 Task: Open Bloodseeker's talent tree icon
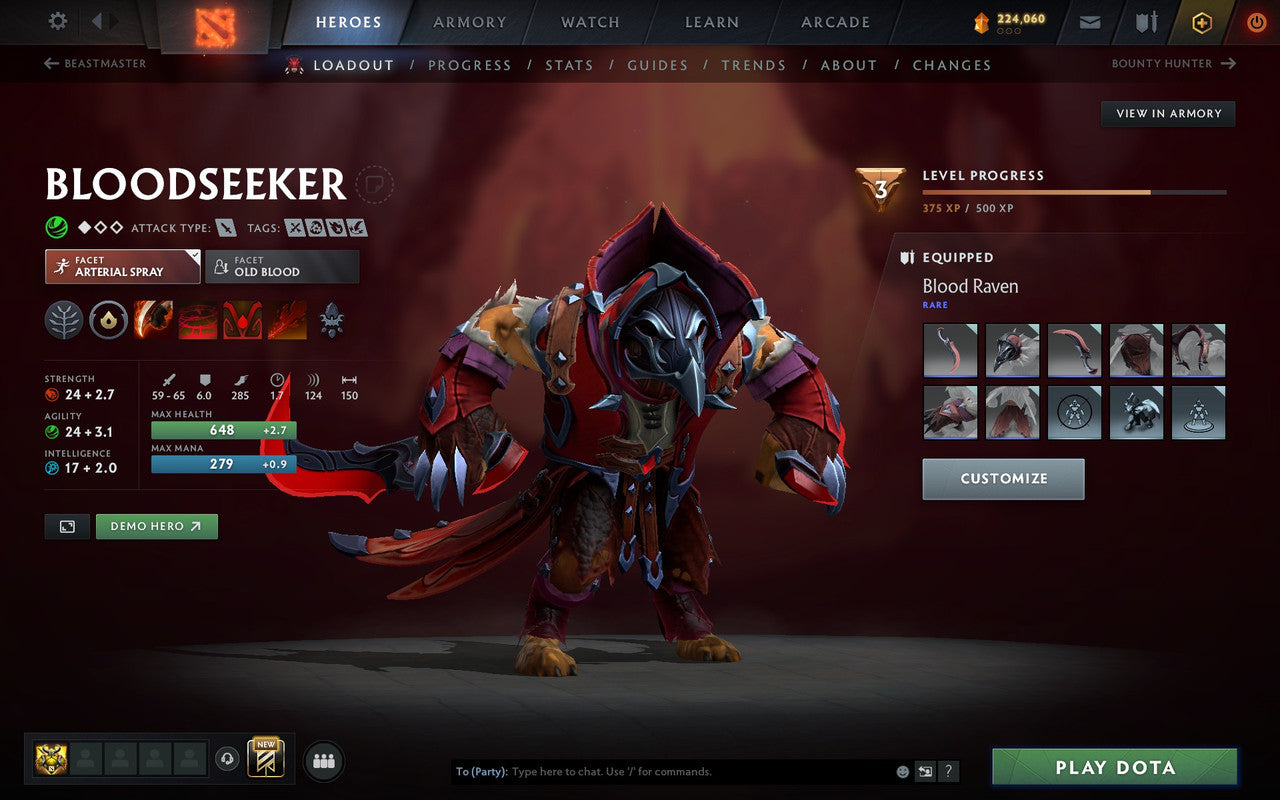tap(64, 320)
